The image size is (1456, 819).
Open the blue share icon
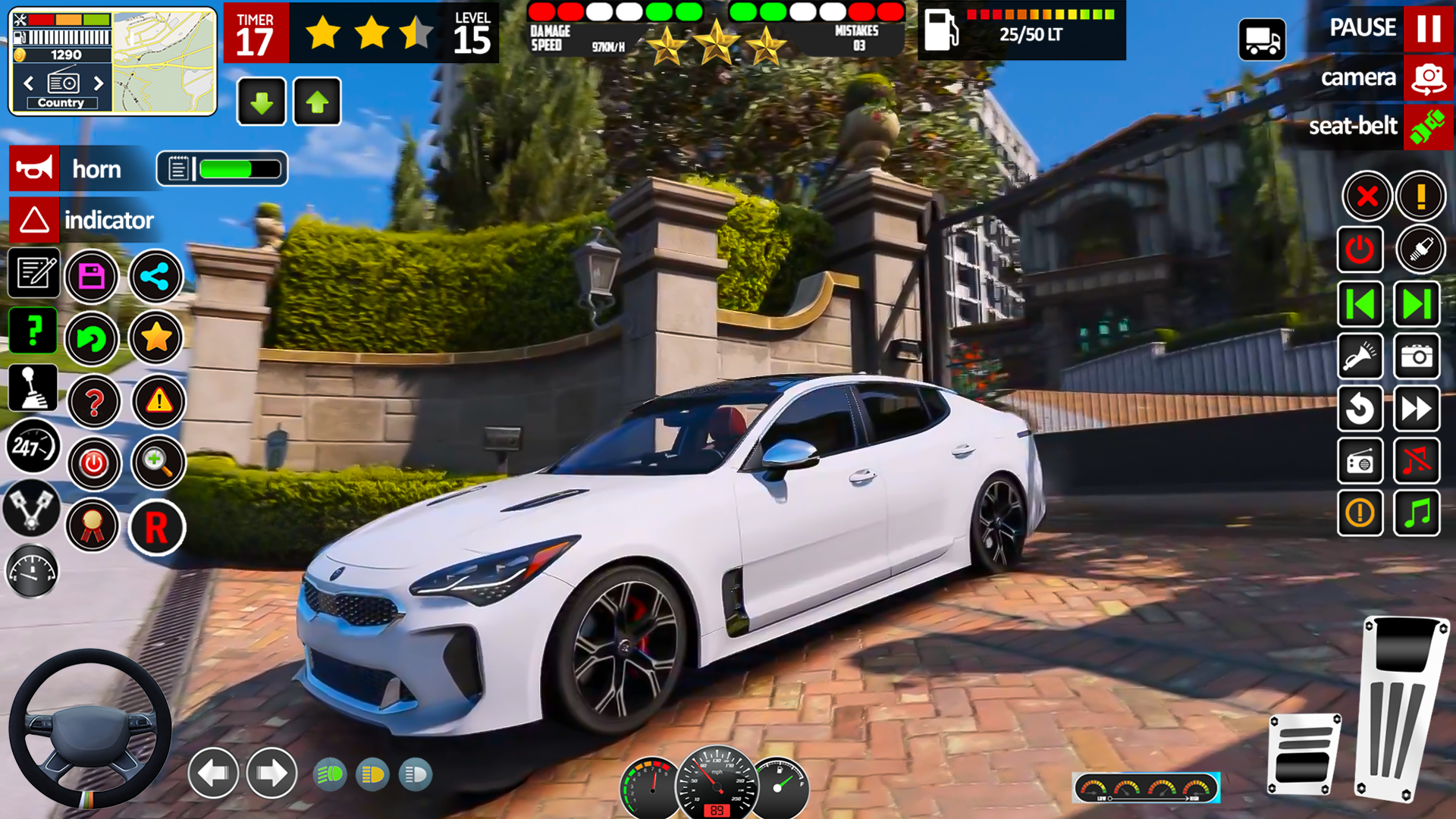155,276
